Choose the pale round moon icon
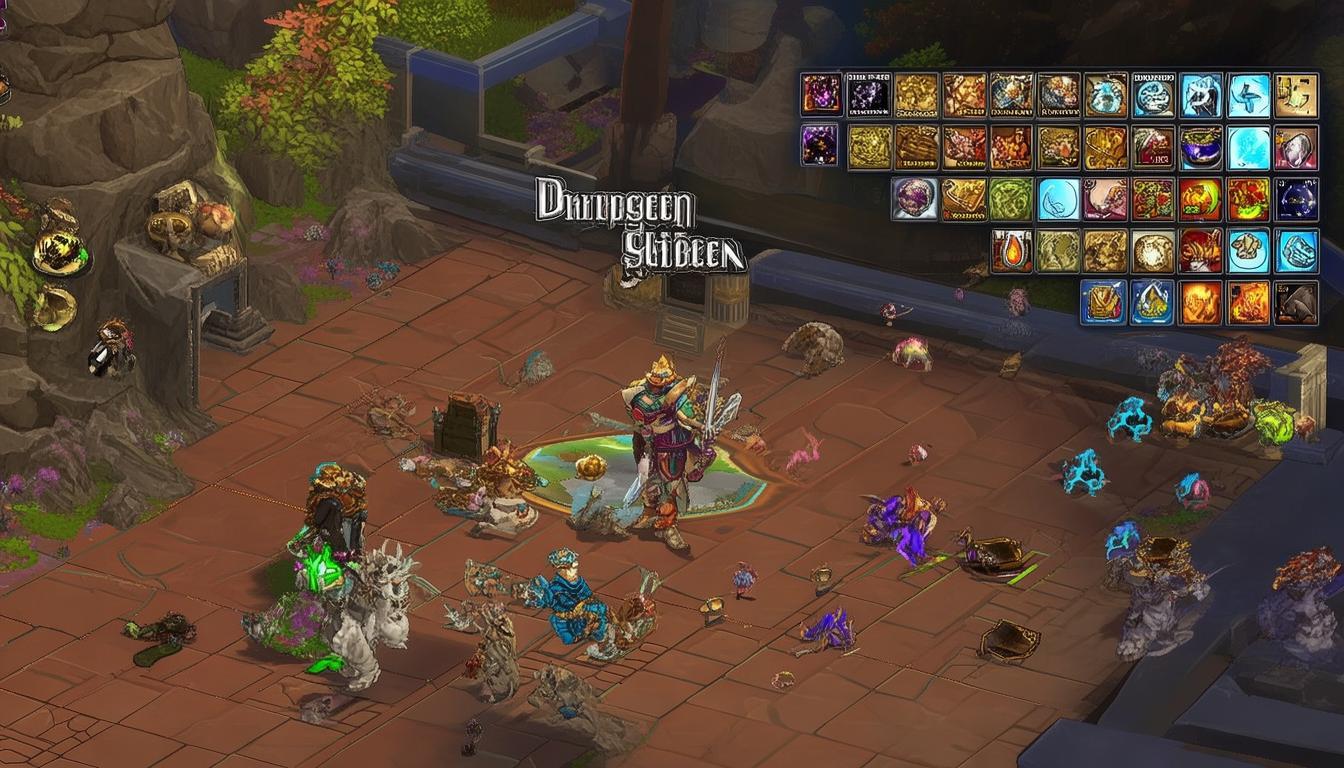1344x768 pixels. pyautogui.click(x=1153, y=250)
